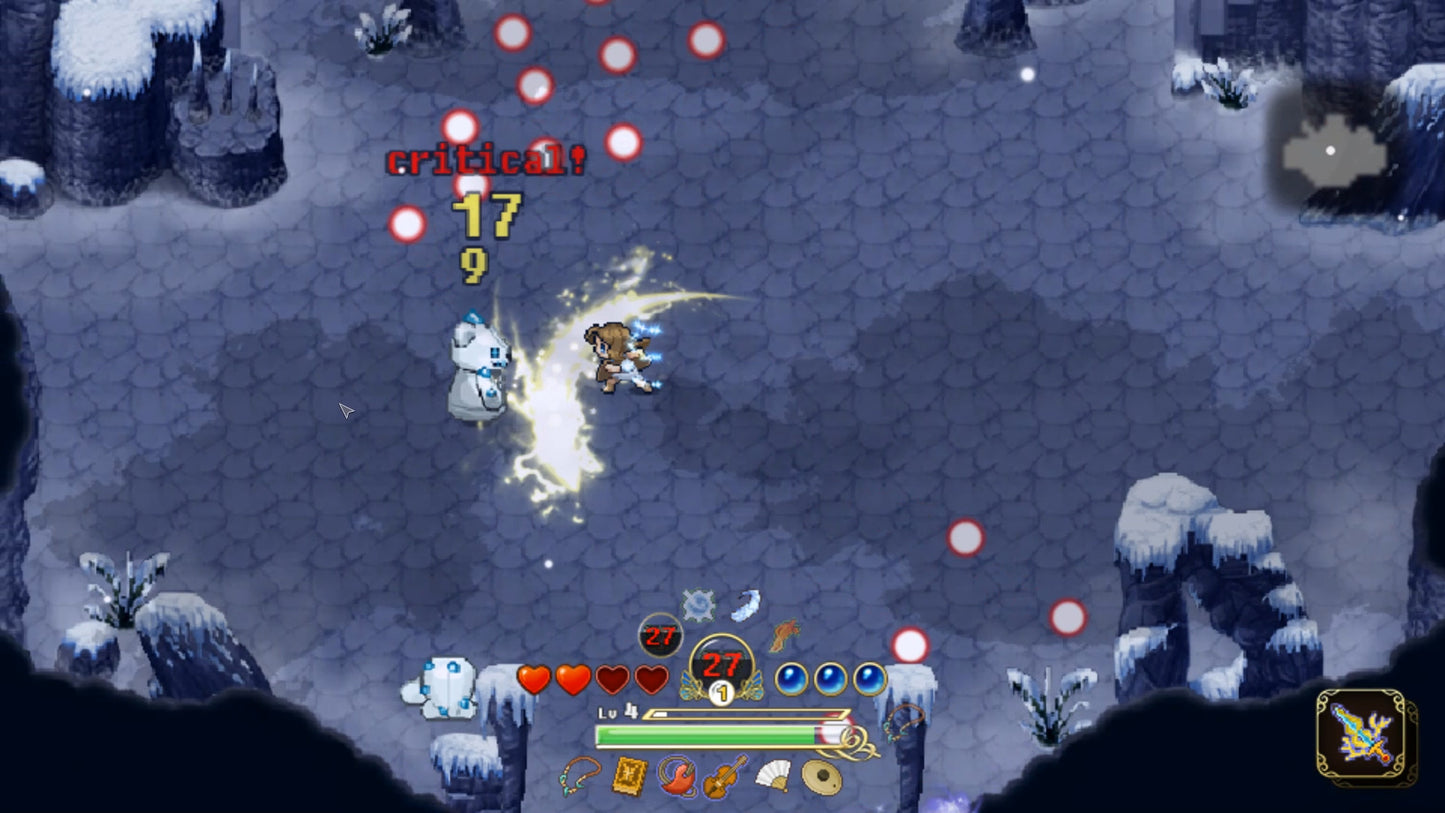1445x813 pixels.
Task: Click the small 27 orb
Action: (660, 635)
